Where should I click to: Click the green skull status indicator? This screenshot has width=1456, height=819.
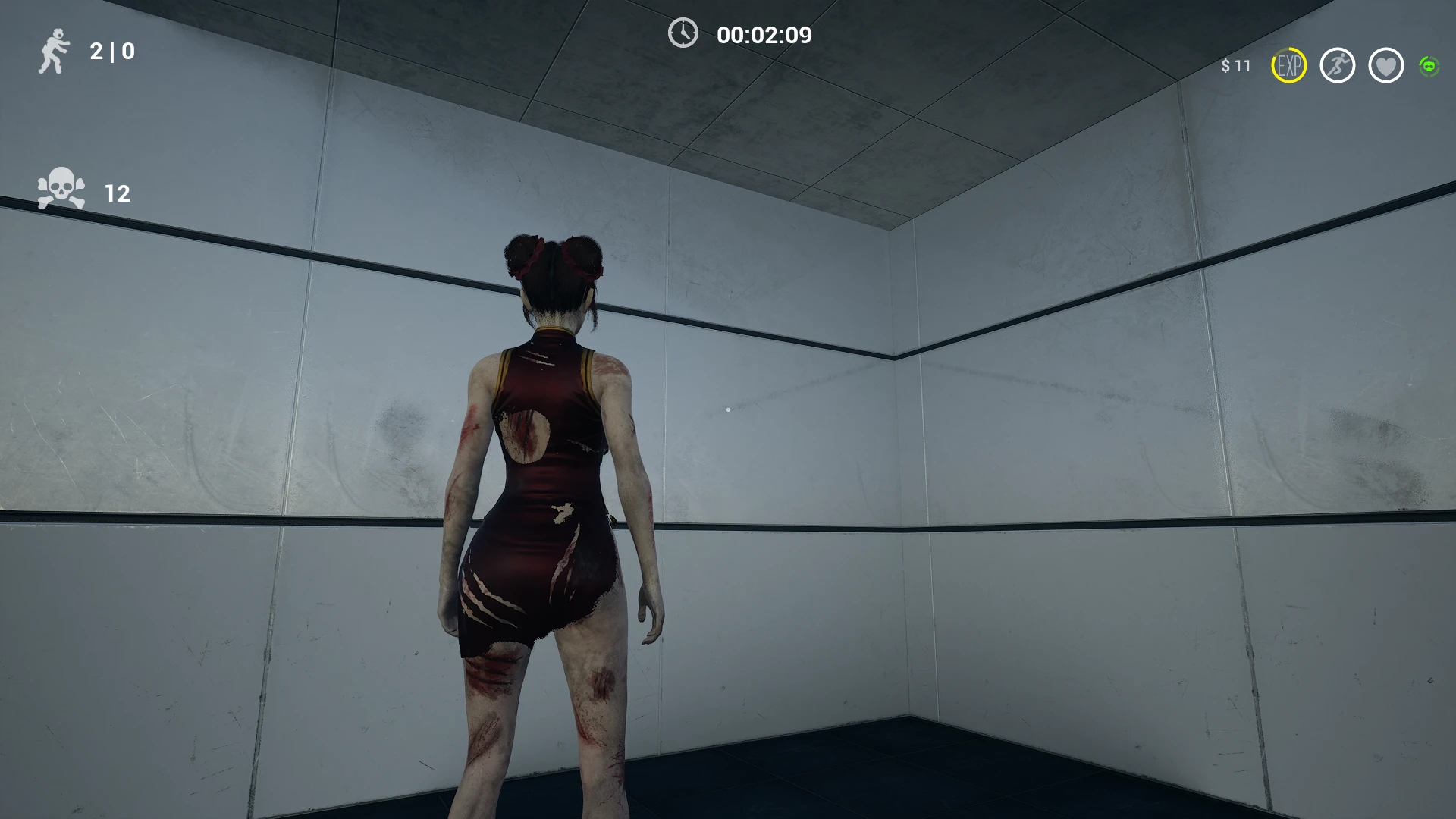click(x=1429, y=67)
